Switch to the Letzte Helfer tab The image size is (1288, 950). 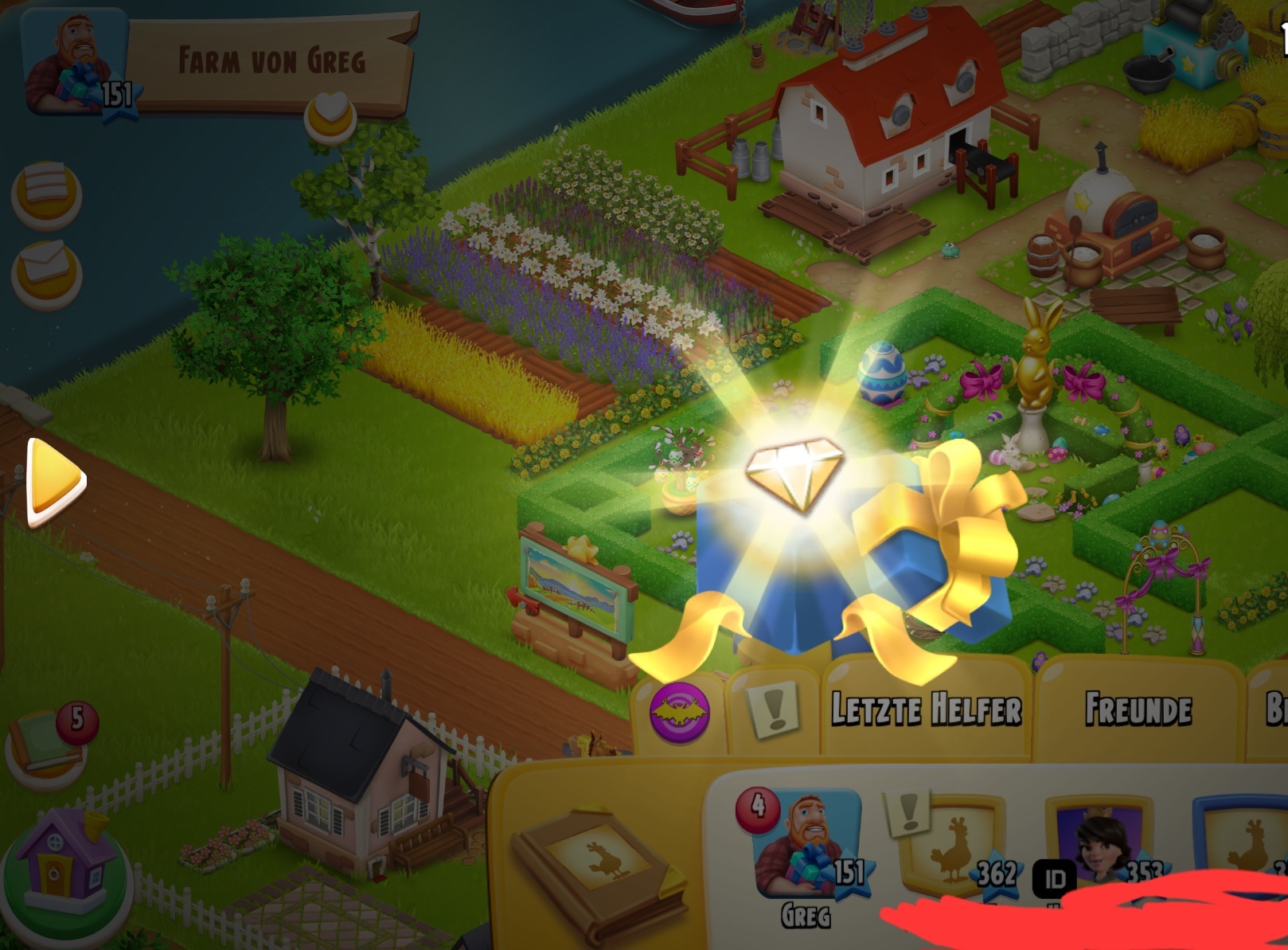tap(926, 709)
